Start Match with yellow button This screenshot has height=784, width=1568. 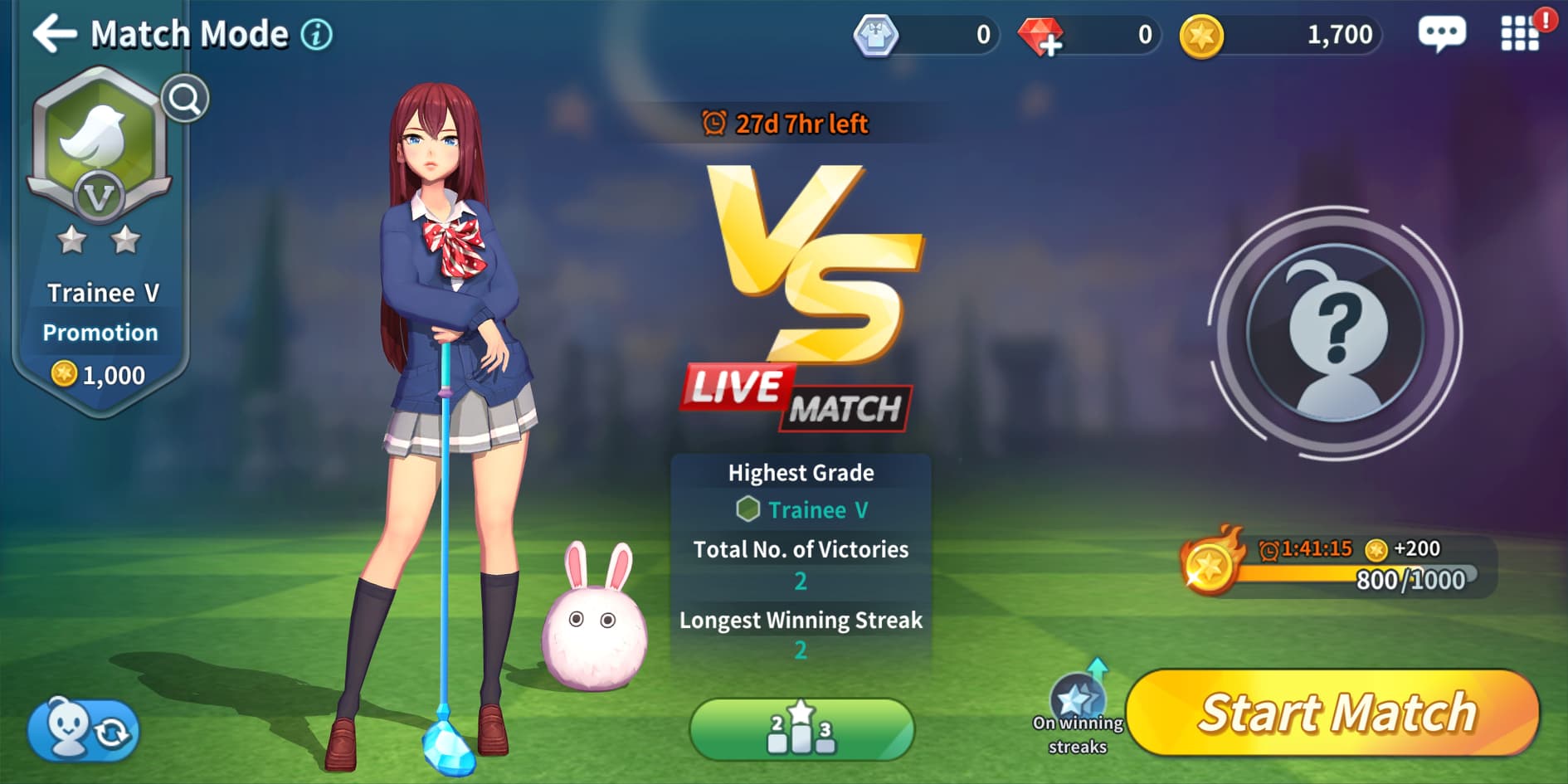pyautogui.click(x=1334, y=713)
